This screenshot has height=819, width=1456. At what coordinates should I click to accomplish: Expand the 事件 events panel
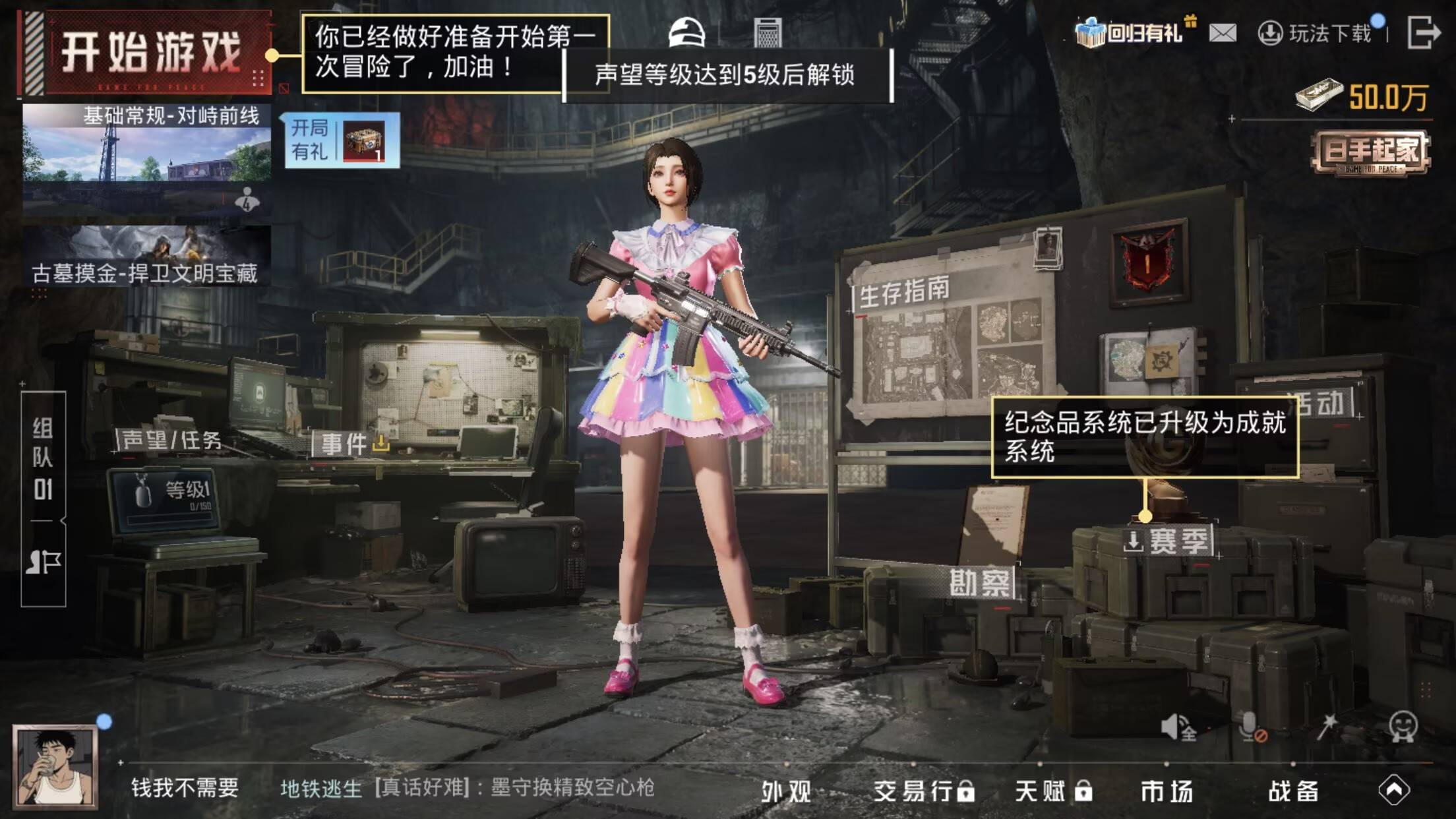pyautogui.click(x=344, y=443)
